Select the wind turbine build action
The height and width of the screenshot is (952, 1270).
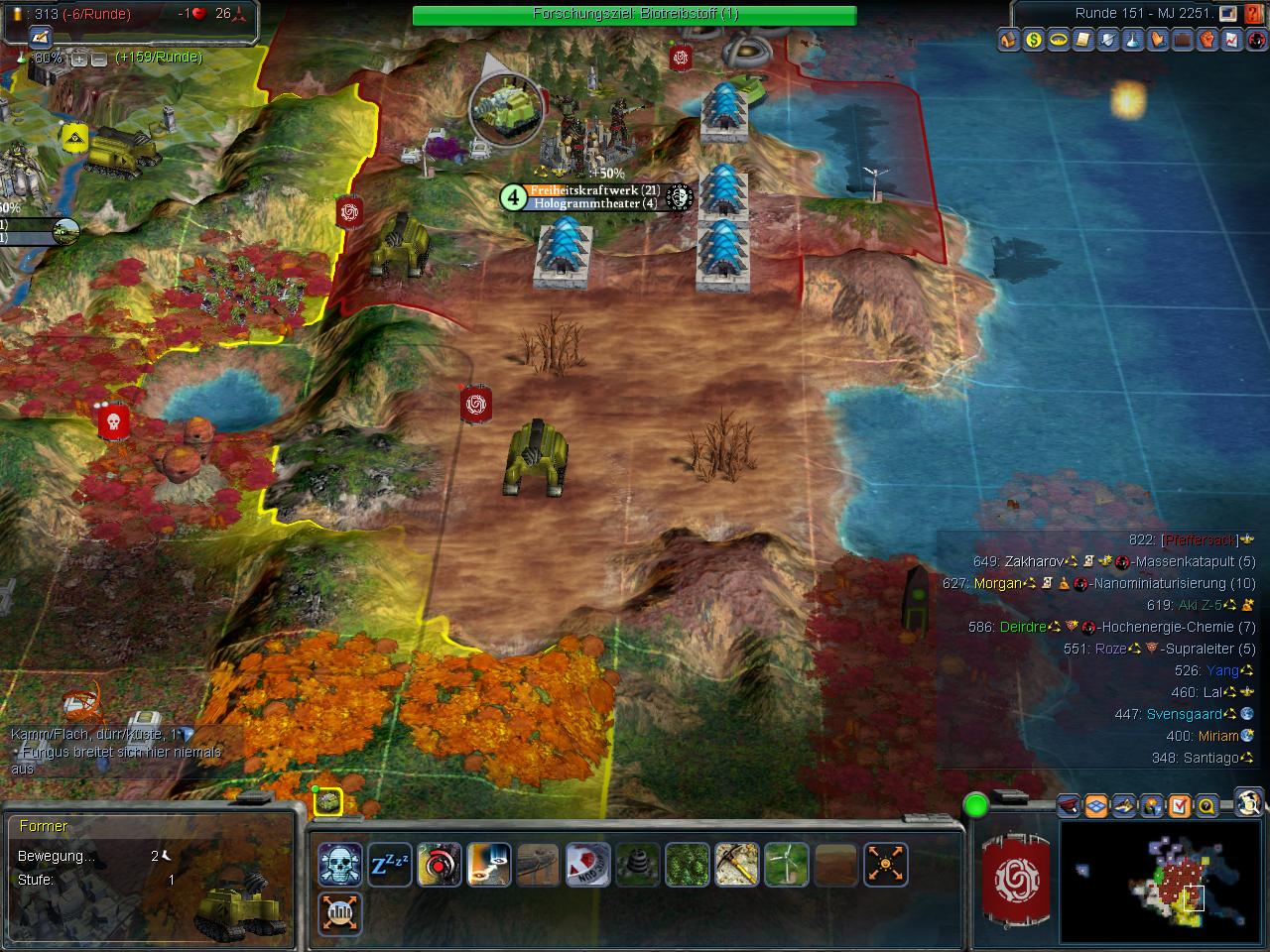click(x=786, y=865)
